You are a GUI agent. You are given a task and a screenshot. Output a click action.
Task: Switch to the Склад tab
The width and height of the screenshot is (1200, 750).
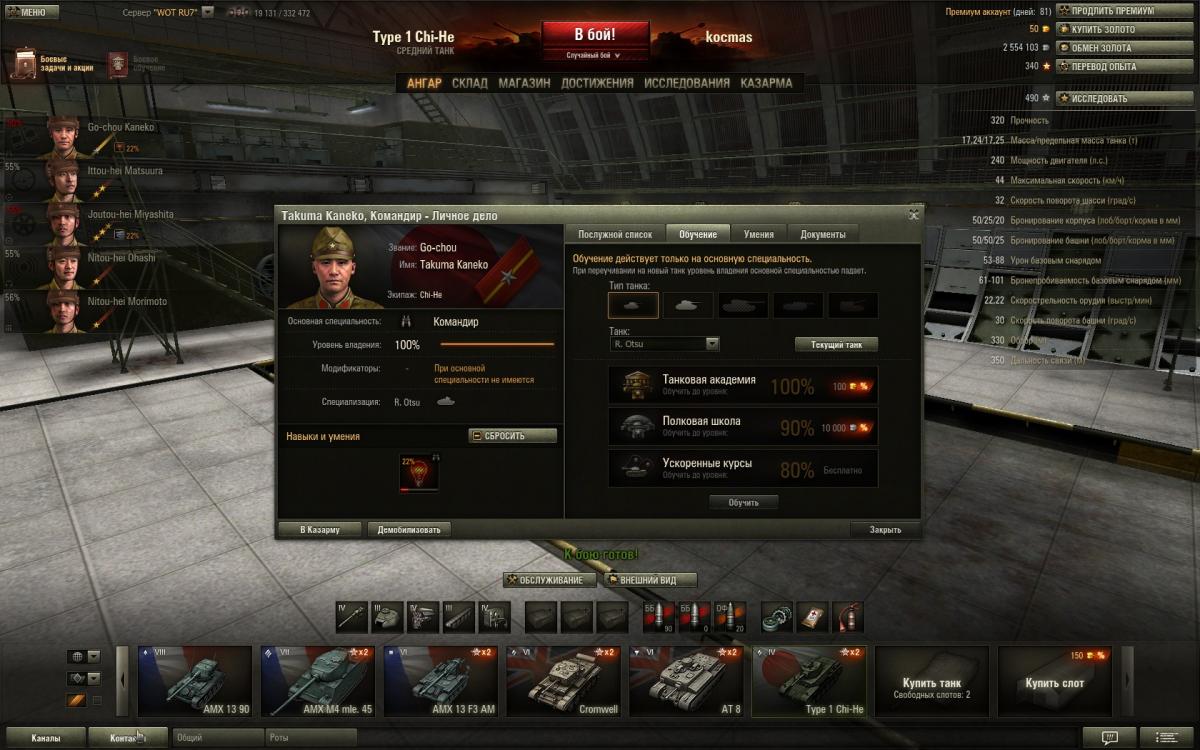[x=469, y=83]
